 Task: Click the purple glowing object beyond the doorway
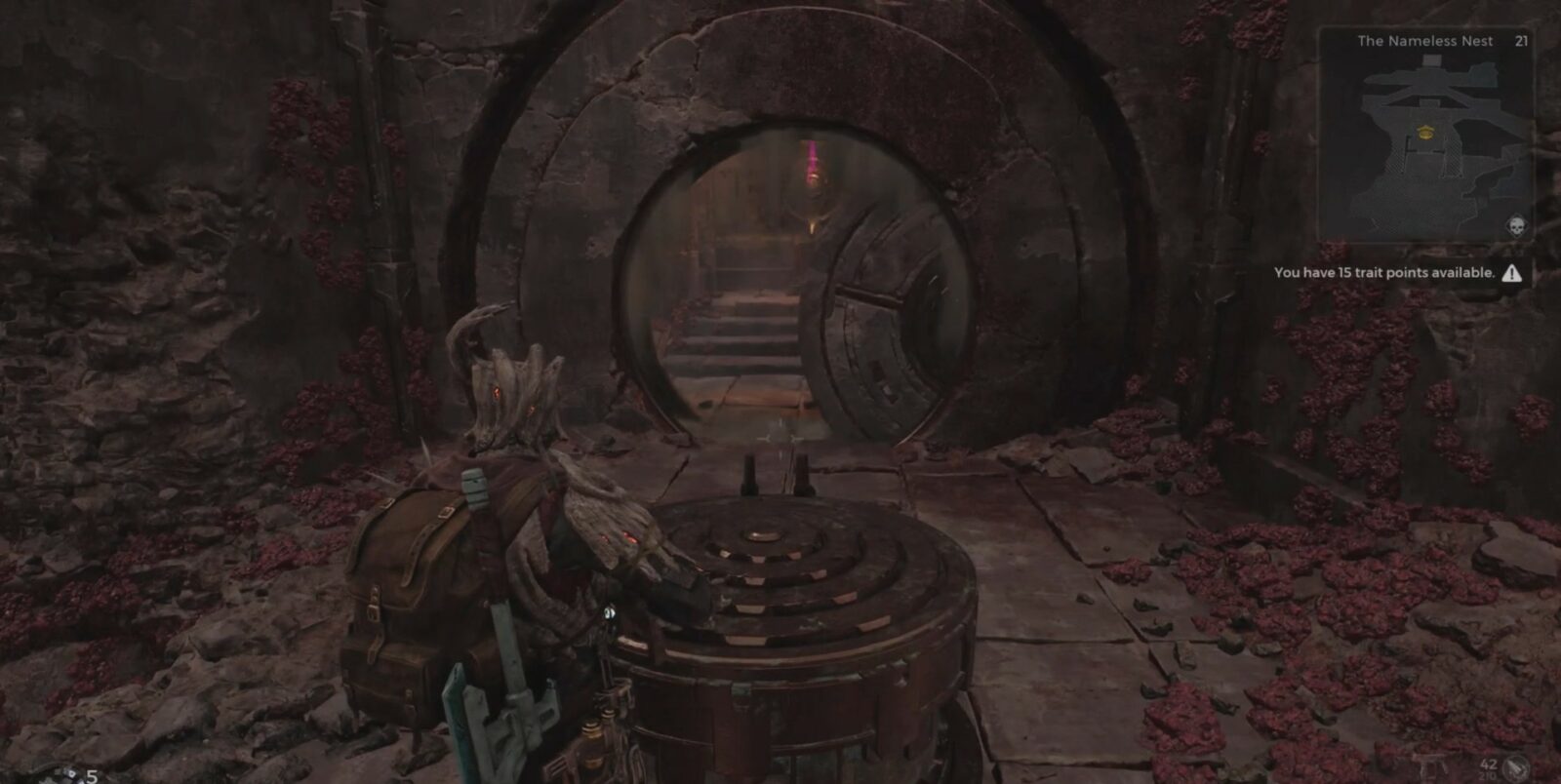(813, 161)
